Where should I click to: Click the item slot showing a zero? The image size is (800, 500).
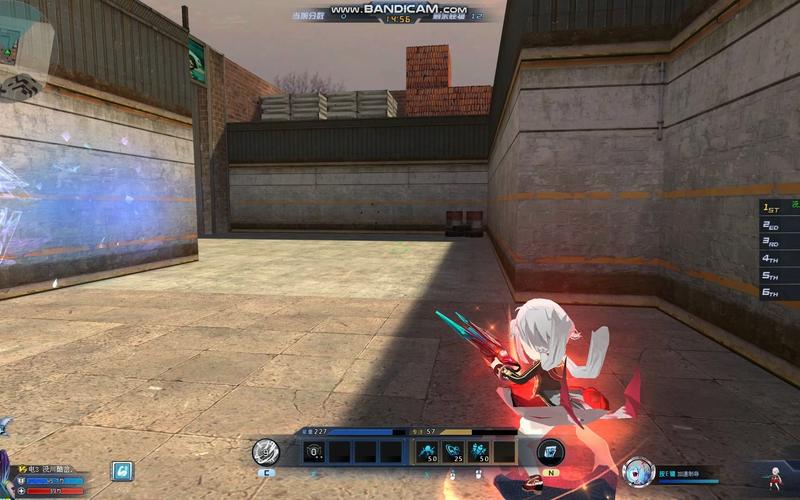tap(315, 452)
